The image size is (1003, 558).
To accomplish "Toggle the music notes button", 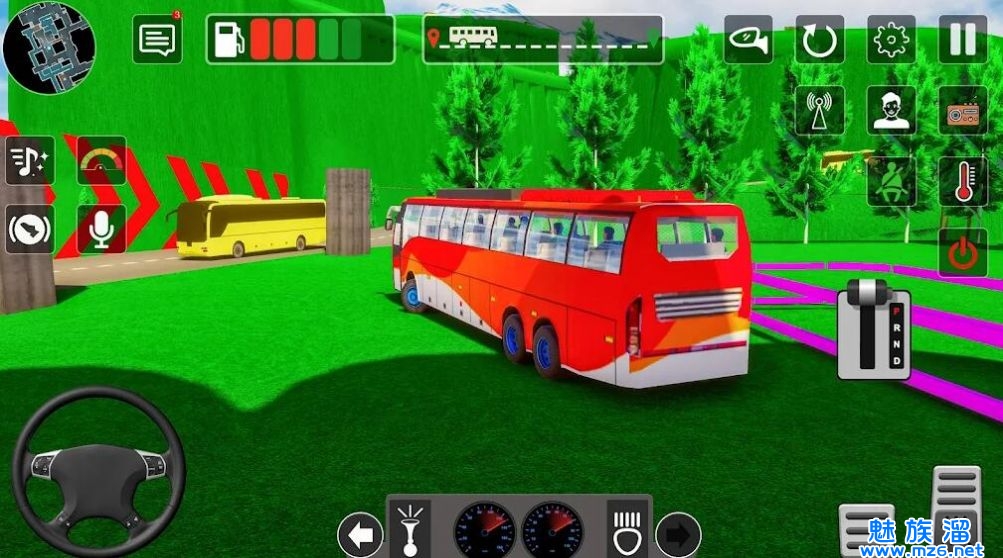I will [30, 161].
